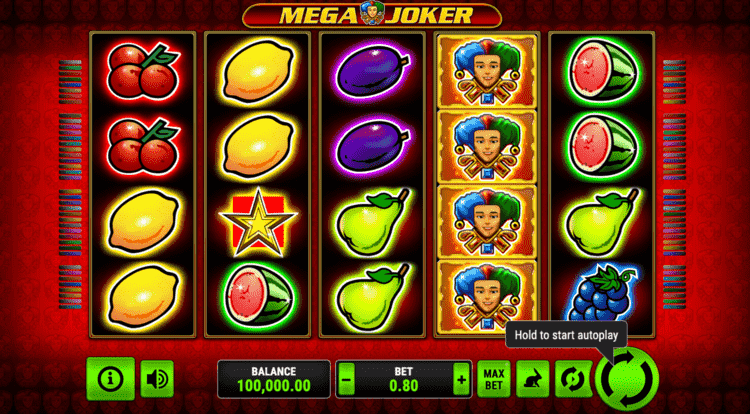Image resolution: width=750 pixels, height=414 pixels.
Task: Open the info paytable button
Action: pyautogui.click(x=110, y=378)
